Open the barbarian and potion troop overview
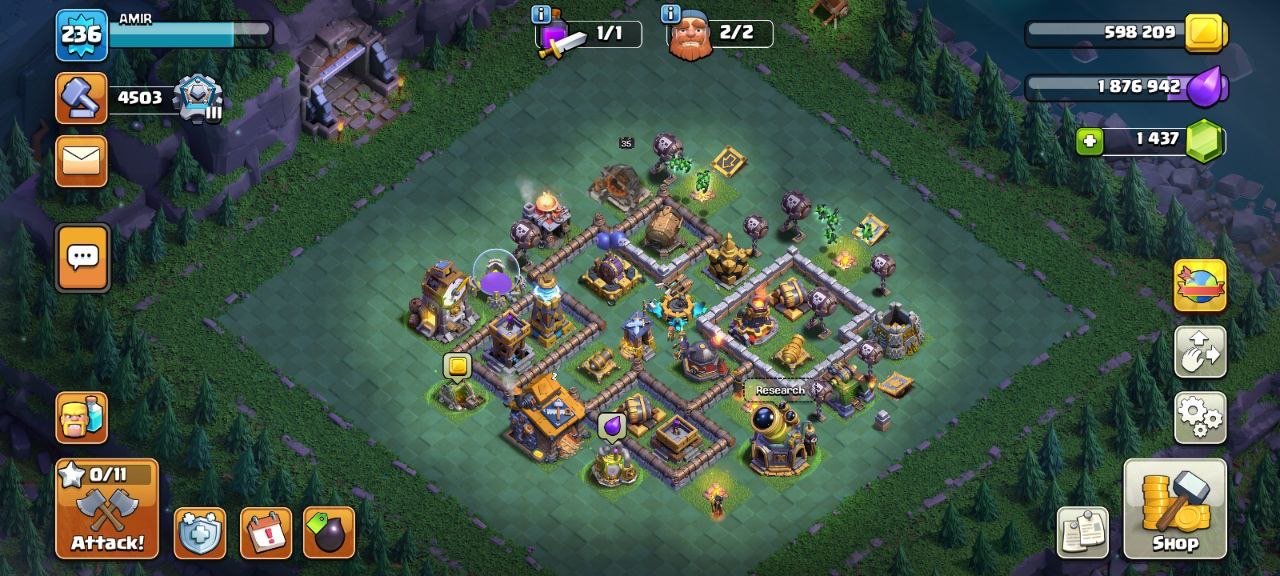The height and width of the screenshot is (576, 1280). coord(81,417)
